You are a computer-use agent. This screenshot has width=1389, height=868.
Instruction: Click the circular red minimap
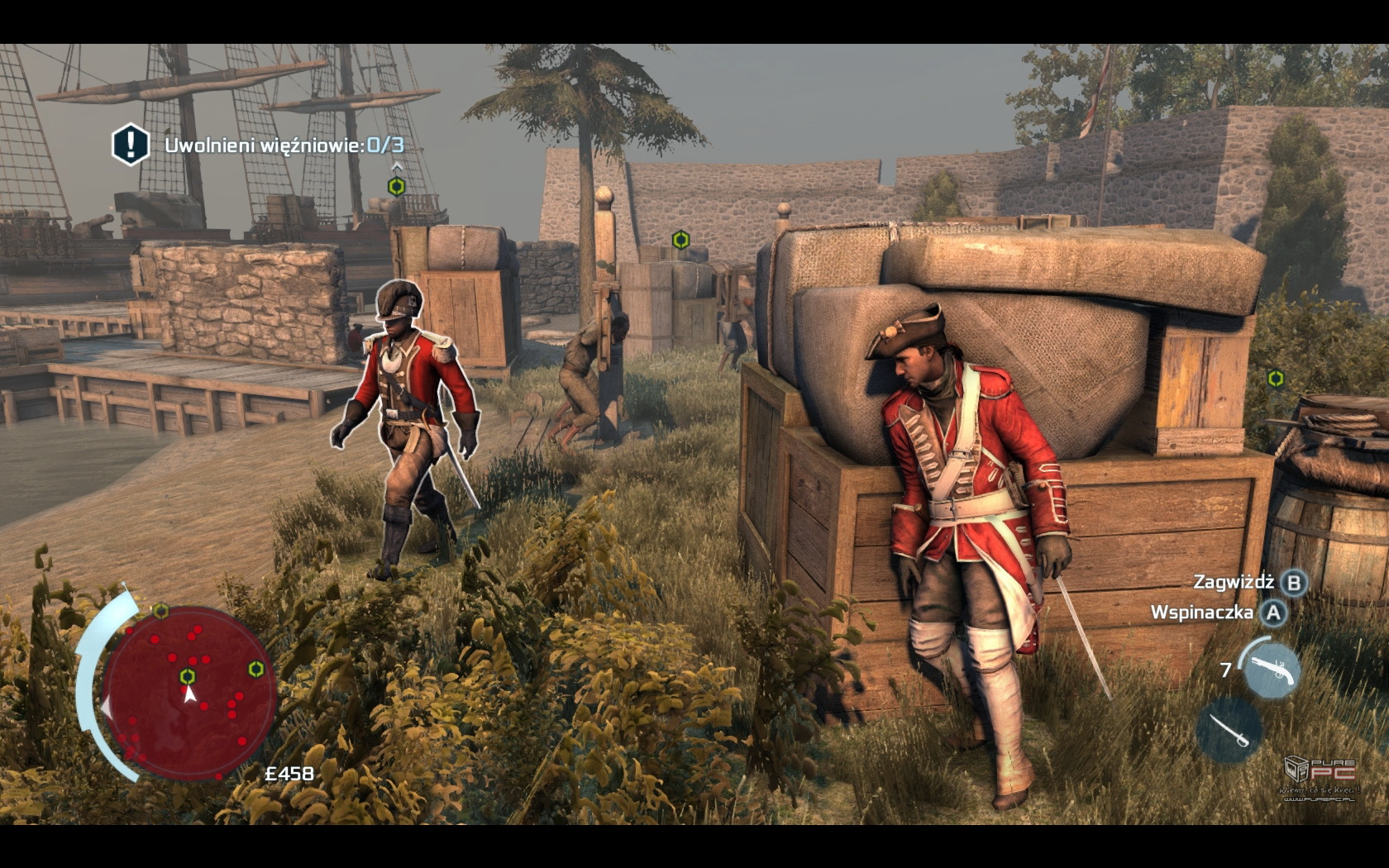coord(189,691)
